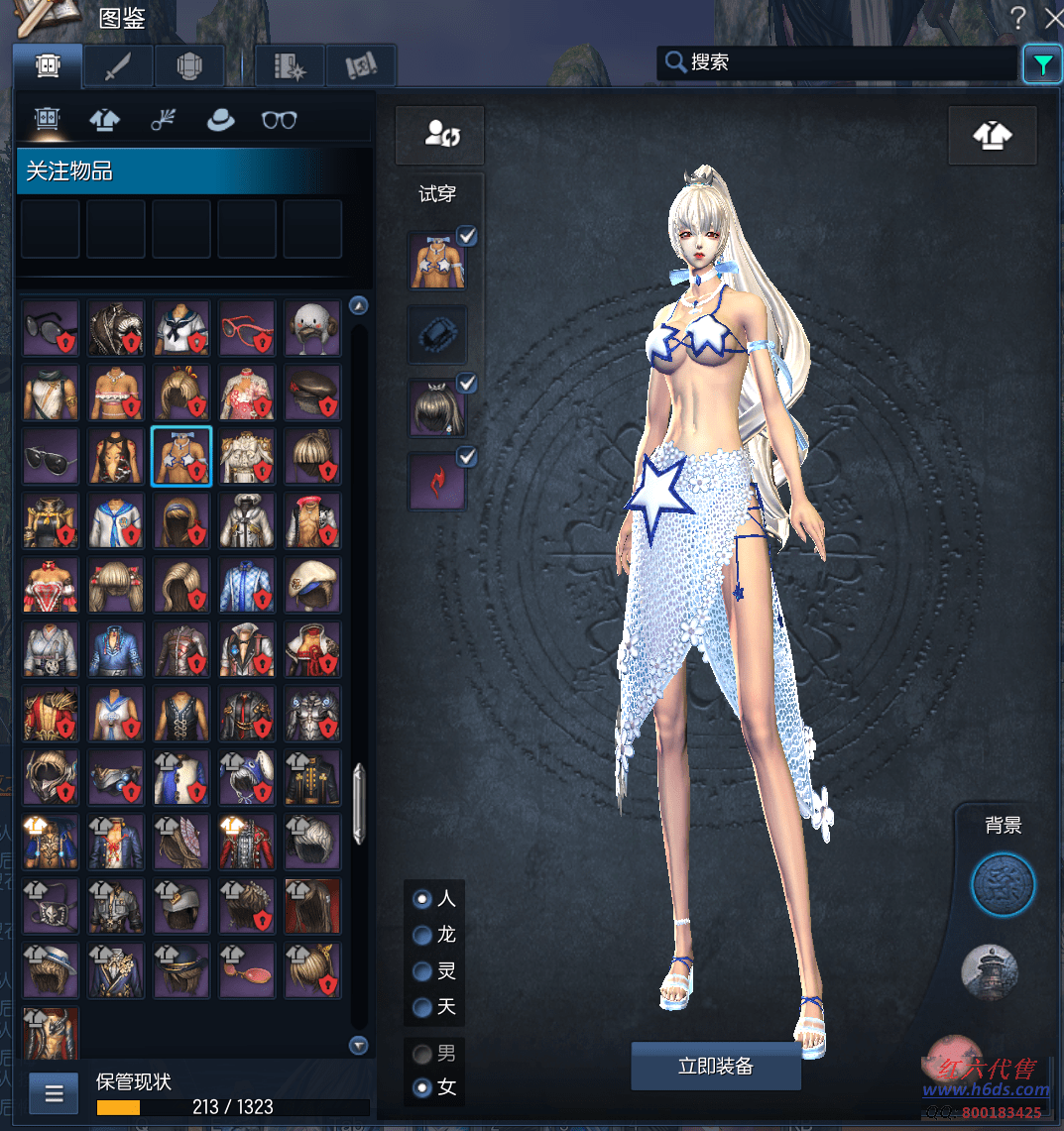
Task: Choose the 龙 race option
Action: pos(423,935)
